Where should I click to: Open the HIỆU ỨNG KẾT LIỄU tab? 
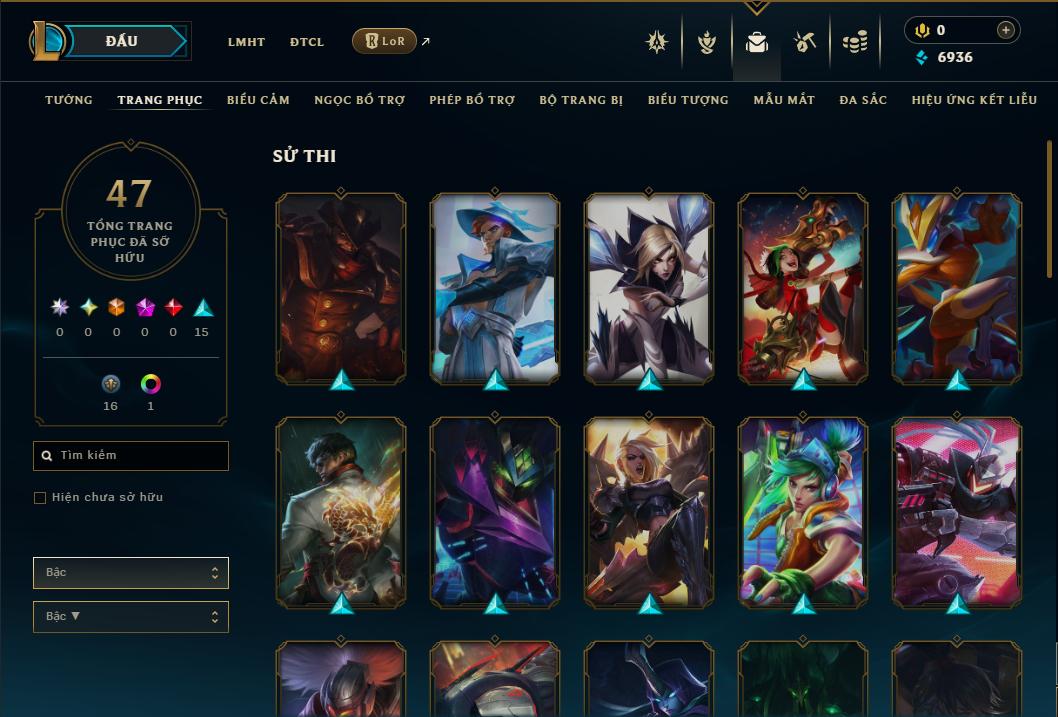pos(974,100)
